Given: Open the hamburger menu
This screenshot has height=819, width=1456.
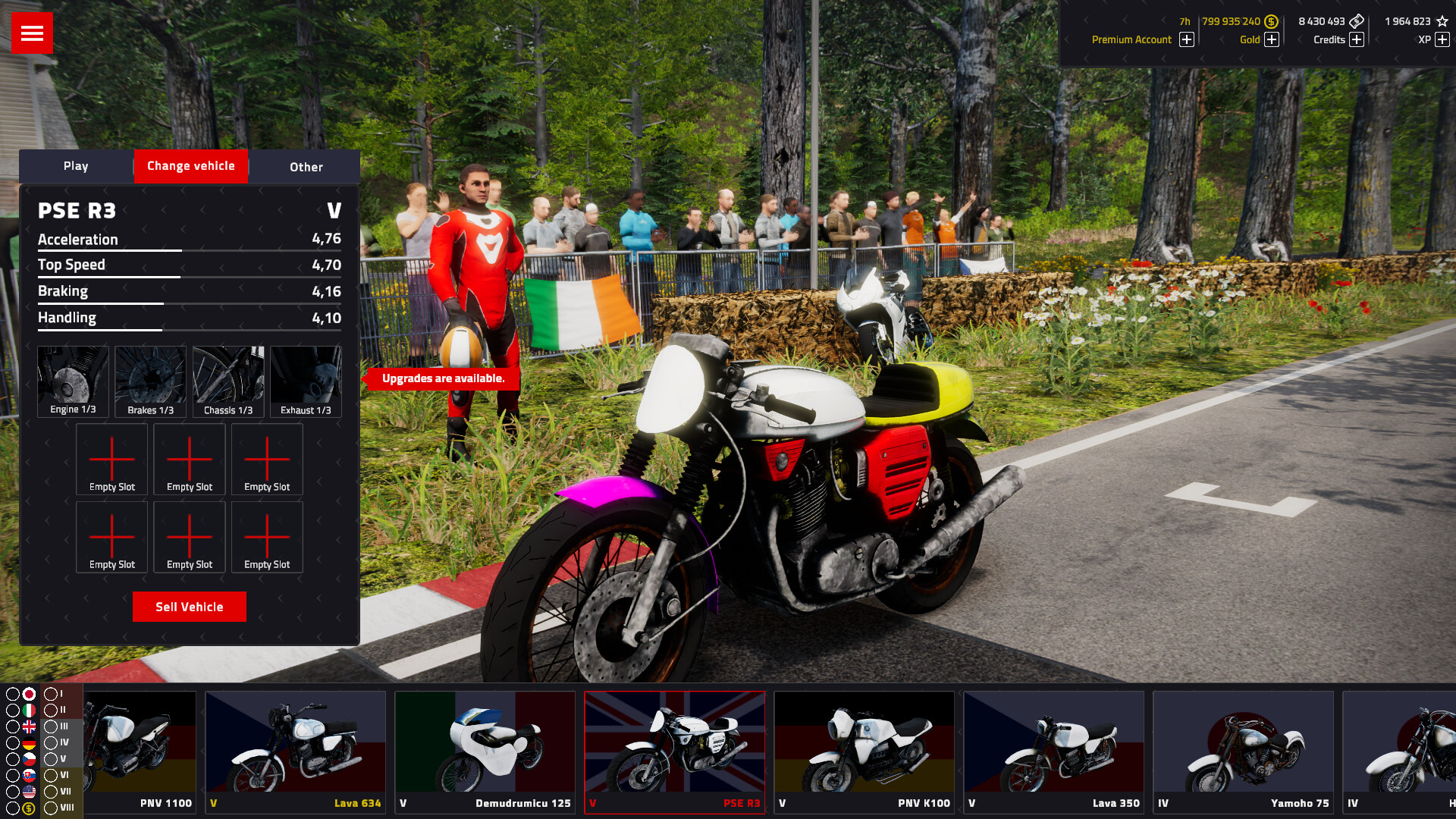Looking at the screenshot, I should pyautogui.click(x=32, y=33).
